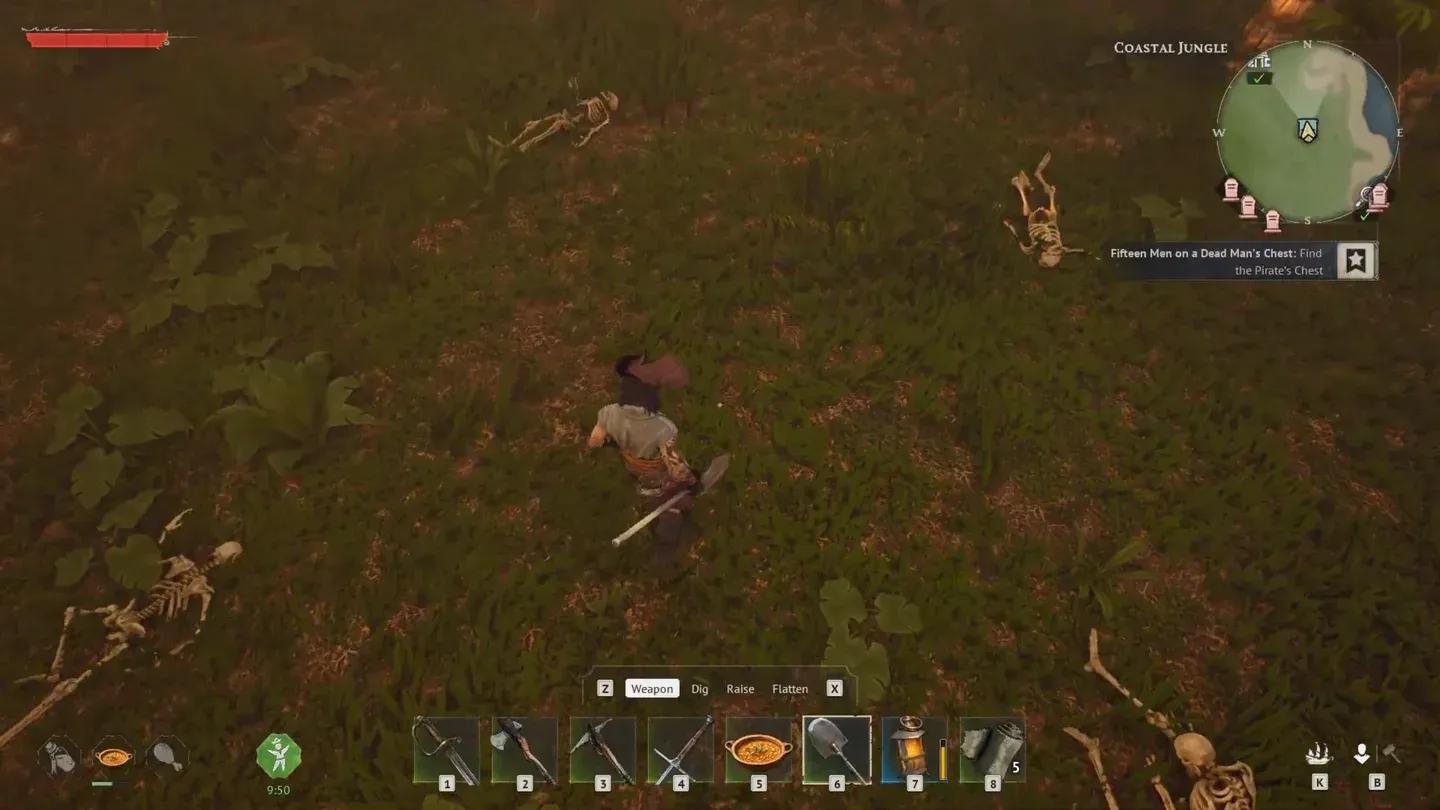Select the shovel in slot 6

click(x=839, y=750)
